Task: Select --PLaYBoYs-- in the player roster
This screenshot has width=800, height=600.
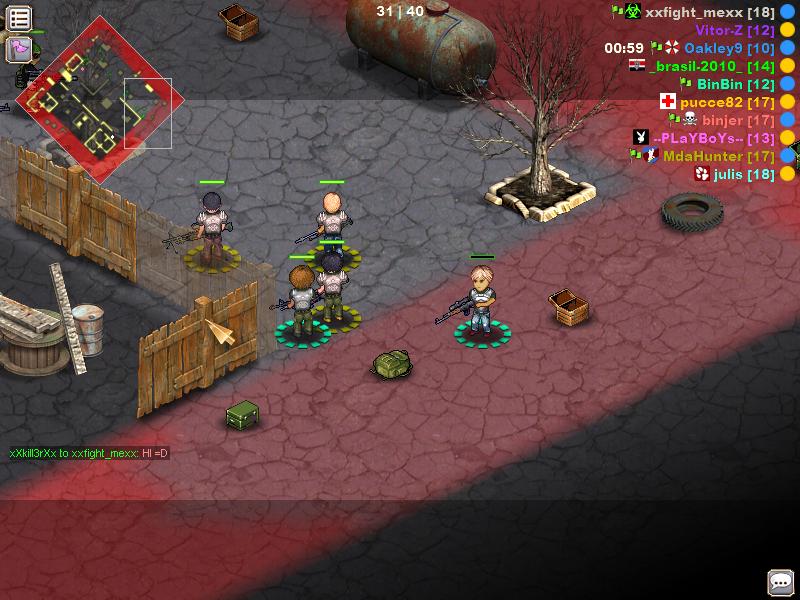Action: tap(713, 138)
